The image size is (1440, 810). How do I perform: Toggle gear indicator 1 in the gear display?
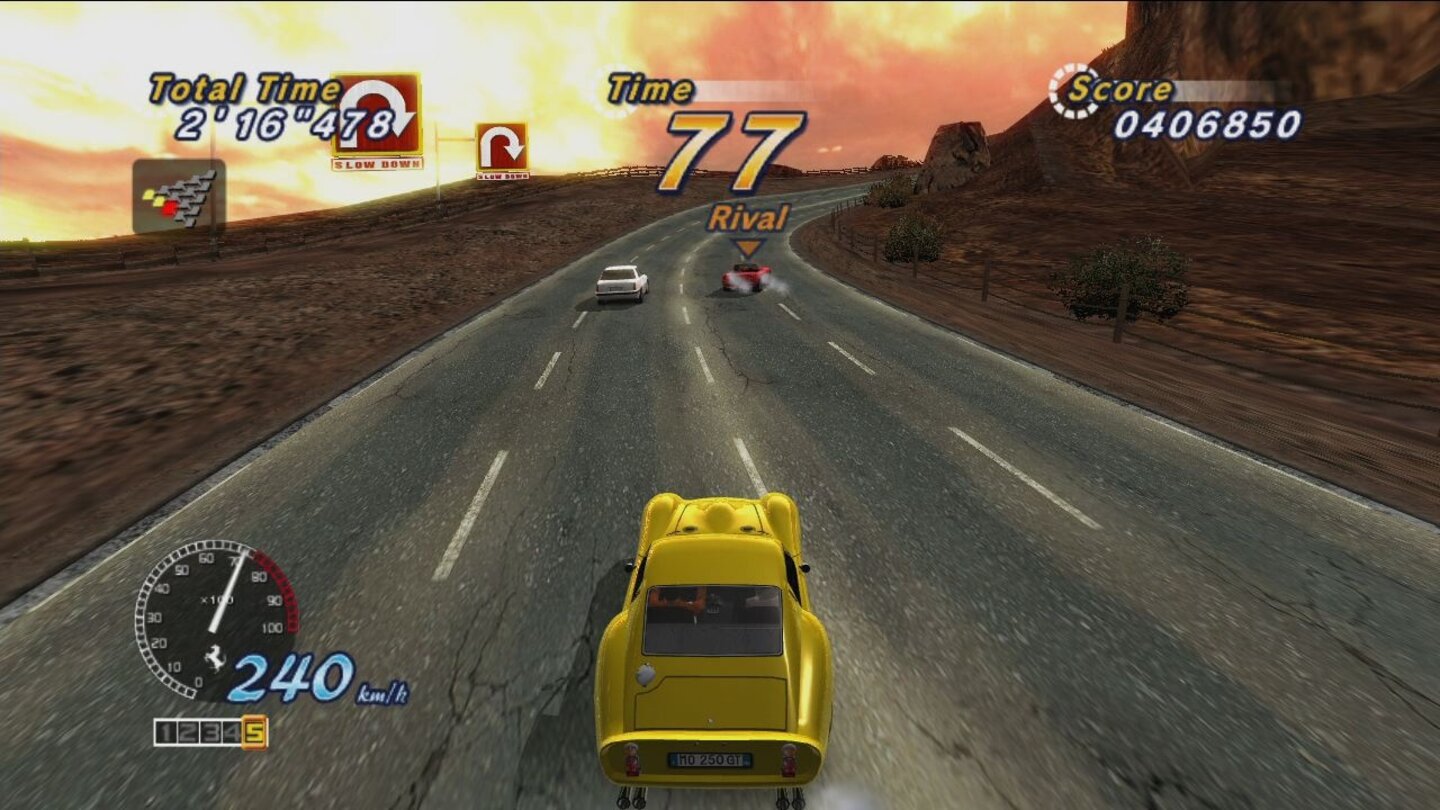pos(167,731)
